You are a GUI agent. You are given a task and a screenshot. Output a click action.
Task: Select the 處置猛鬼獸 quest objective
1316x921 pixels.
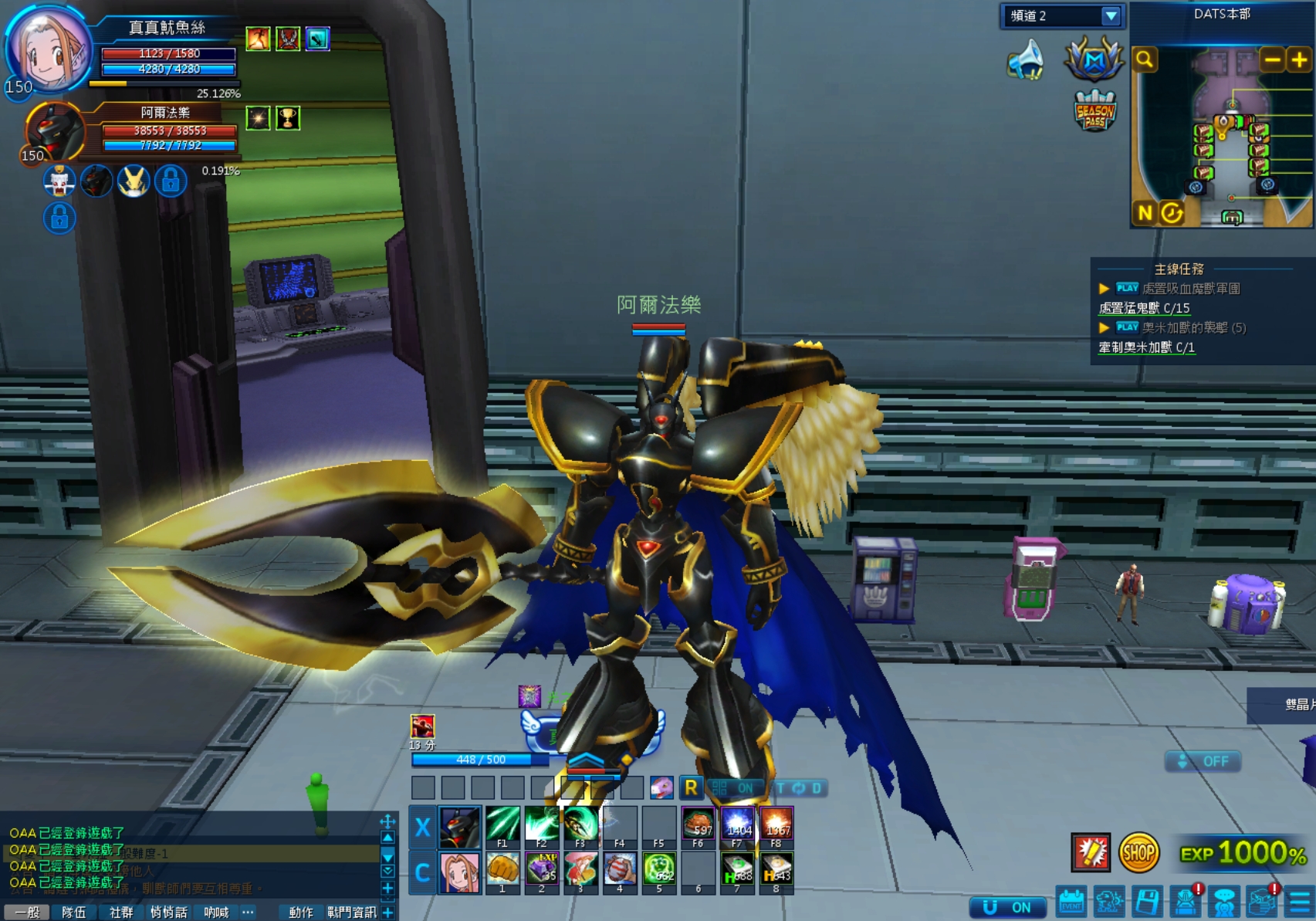point(1144,308)
